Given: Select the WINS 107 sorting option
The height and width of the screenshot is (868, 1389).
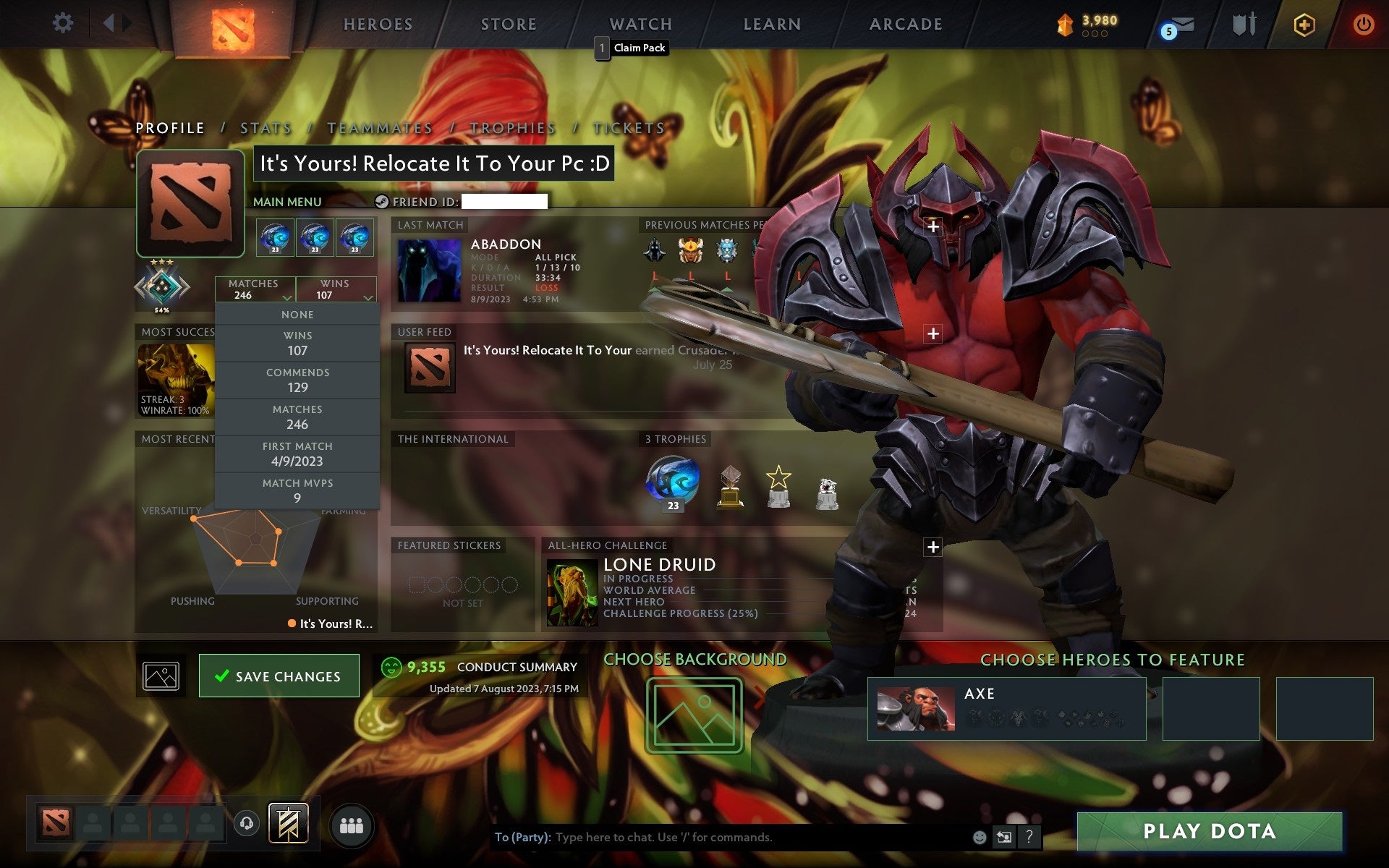Looking at the screenshot, I should (x=297, y=343).
